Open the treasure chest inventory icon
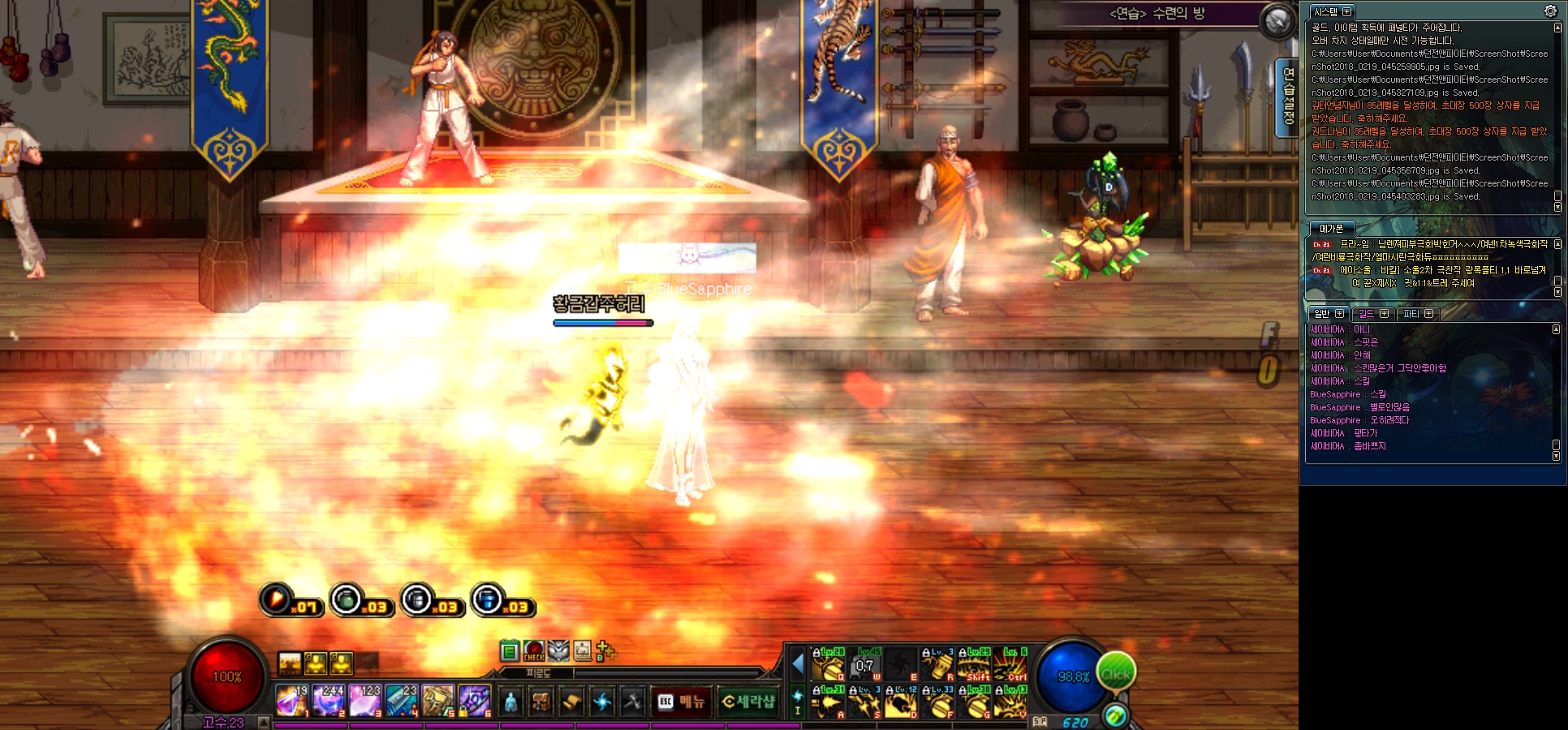Image resolution: width=1568 pixels, height=730 pixels. tap(541, 702)
